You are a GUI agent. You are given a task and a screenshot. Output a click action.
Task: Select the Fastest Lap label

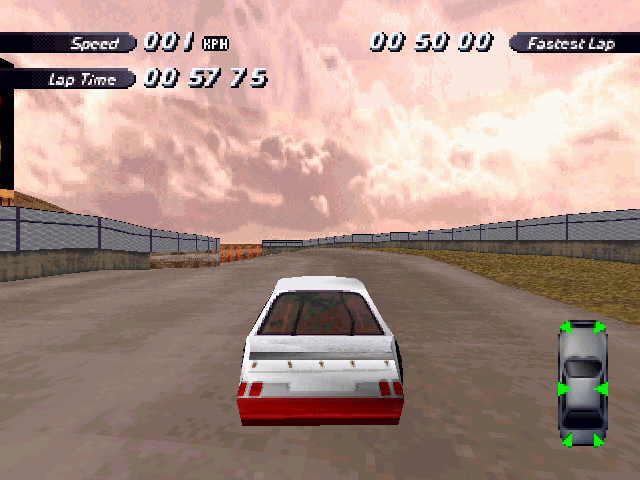point(571,43)
